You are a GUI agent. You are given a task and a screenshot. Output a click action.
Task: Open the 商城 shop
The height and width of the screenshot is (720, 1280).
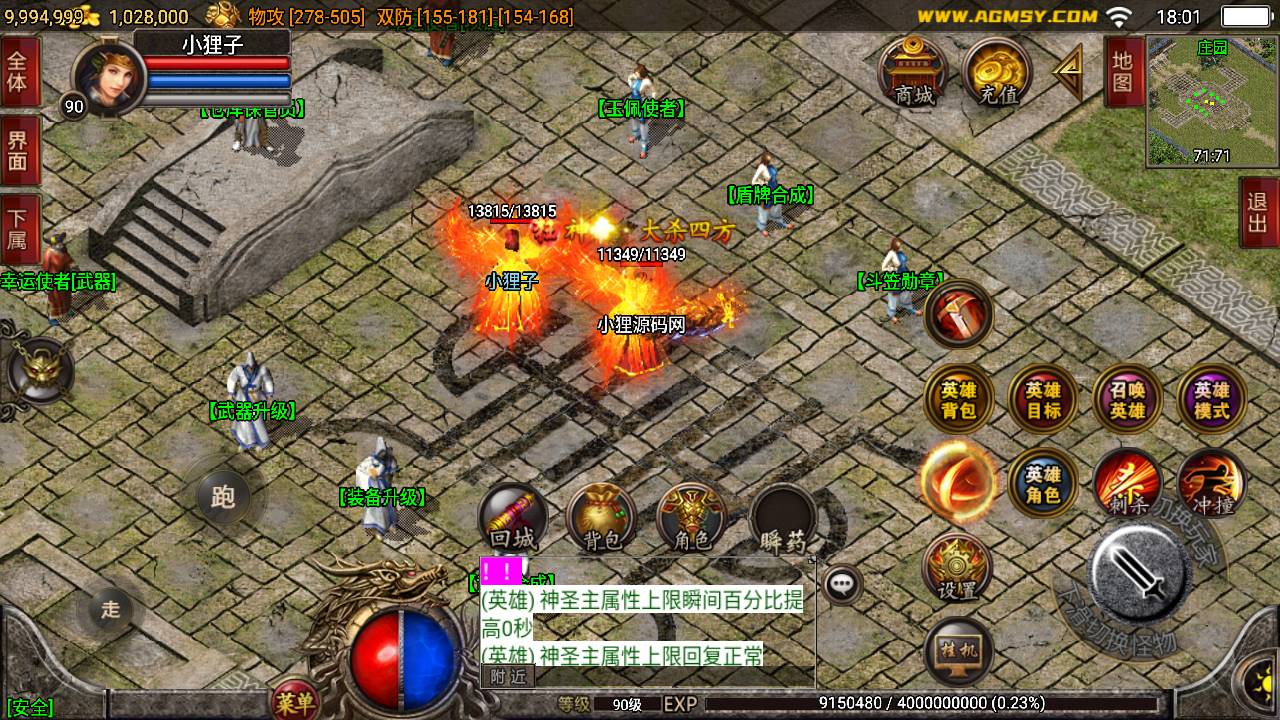point(915,72)
